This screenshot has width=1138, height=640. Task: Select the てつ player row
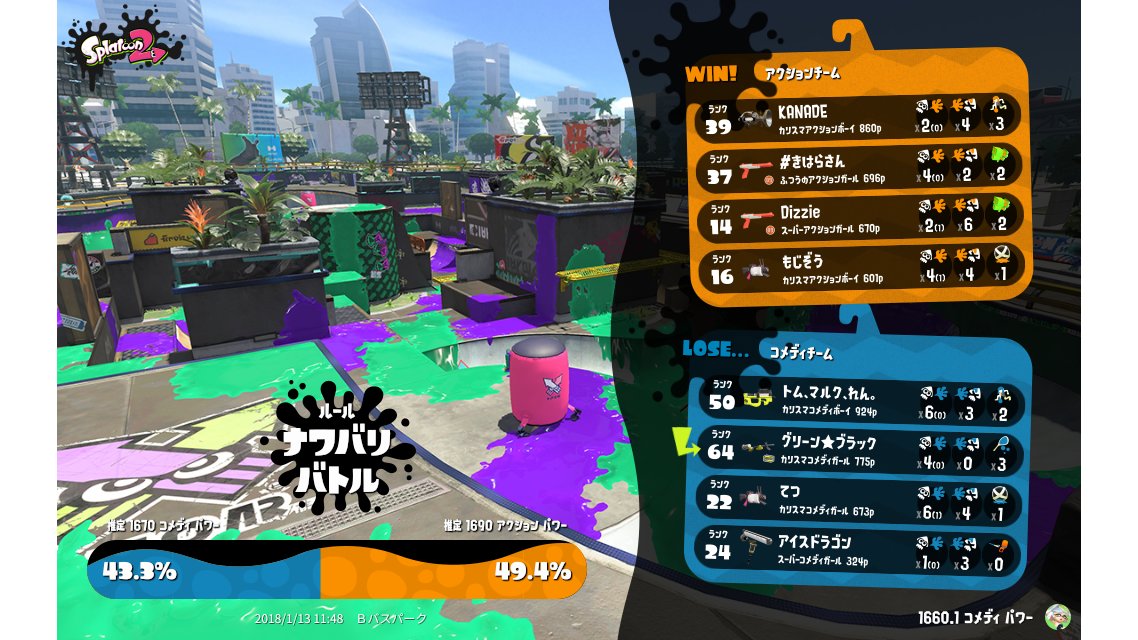tap(860, 502)
